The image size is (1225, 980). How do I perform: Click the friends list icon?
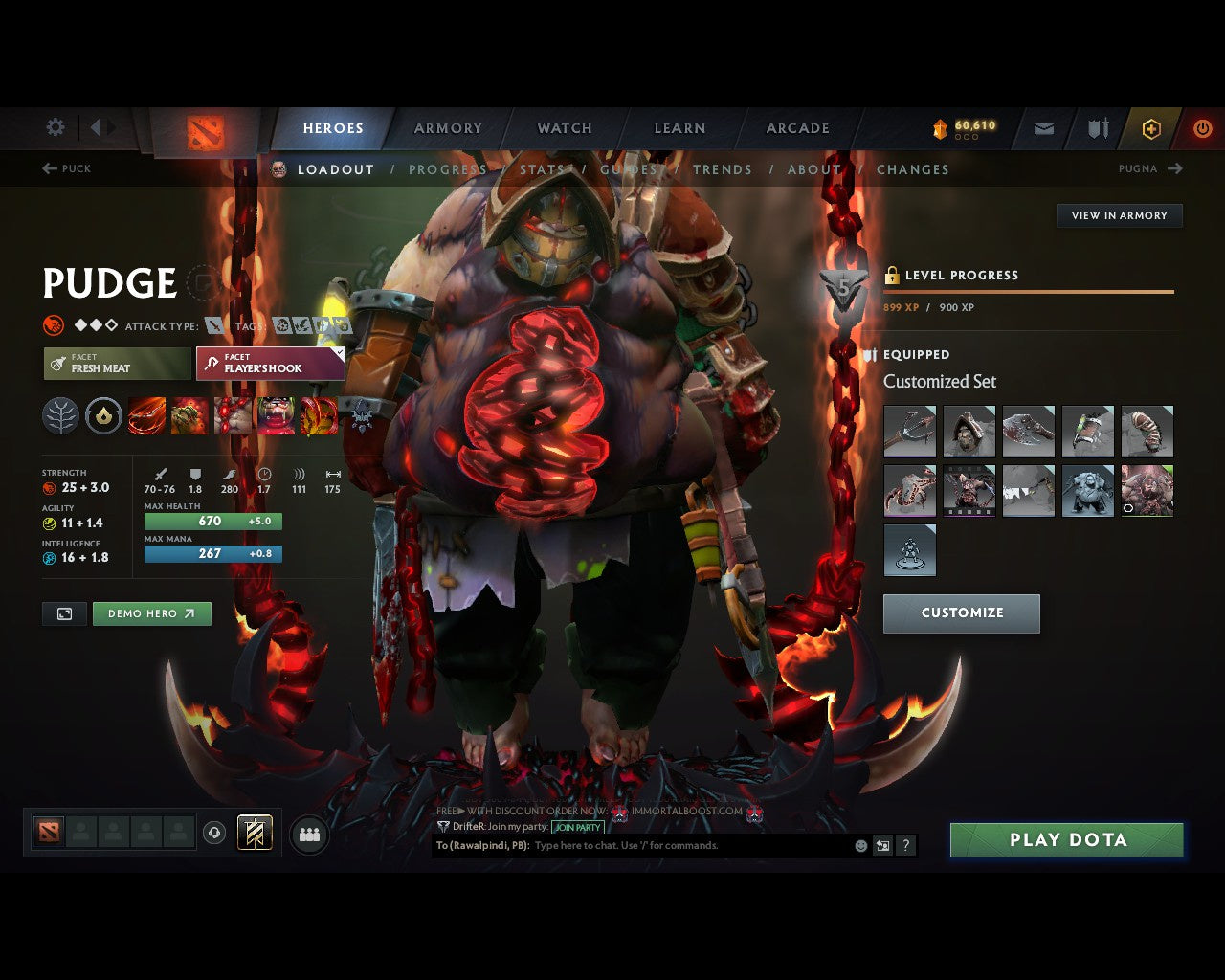coord(306,835)
